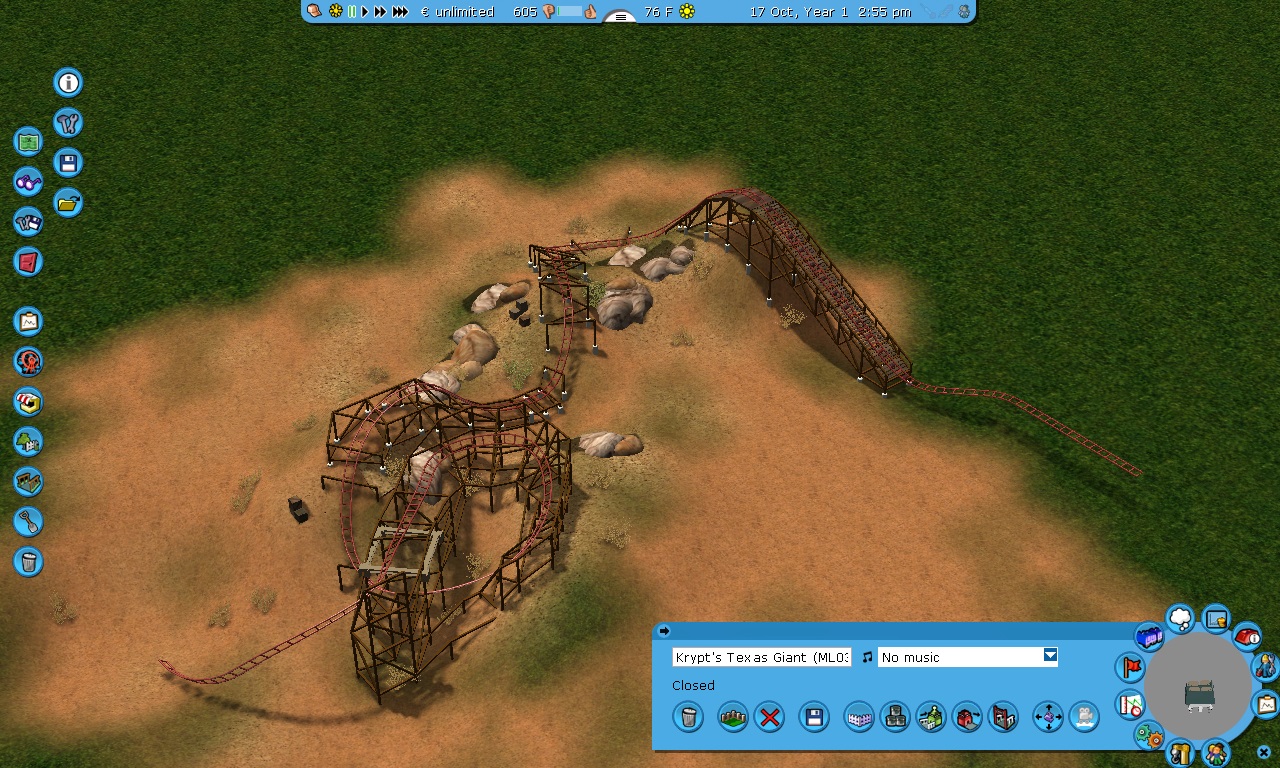Open the ride's mechanic maintenance tab

point(1265,665)
